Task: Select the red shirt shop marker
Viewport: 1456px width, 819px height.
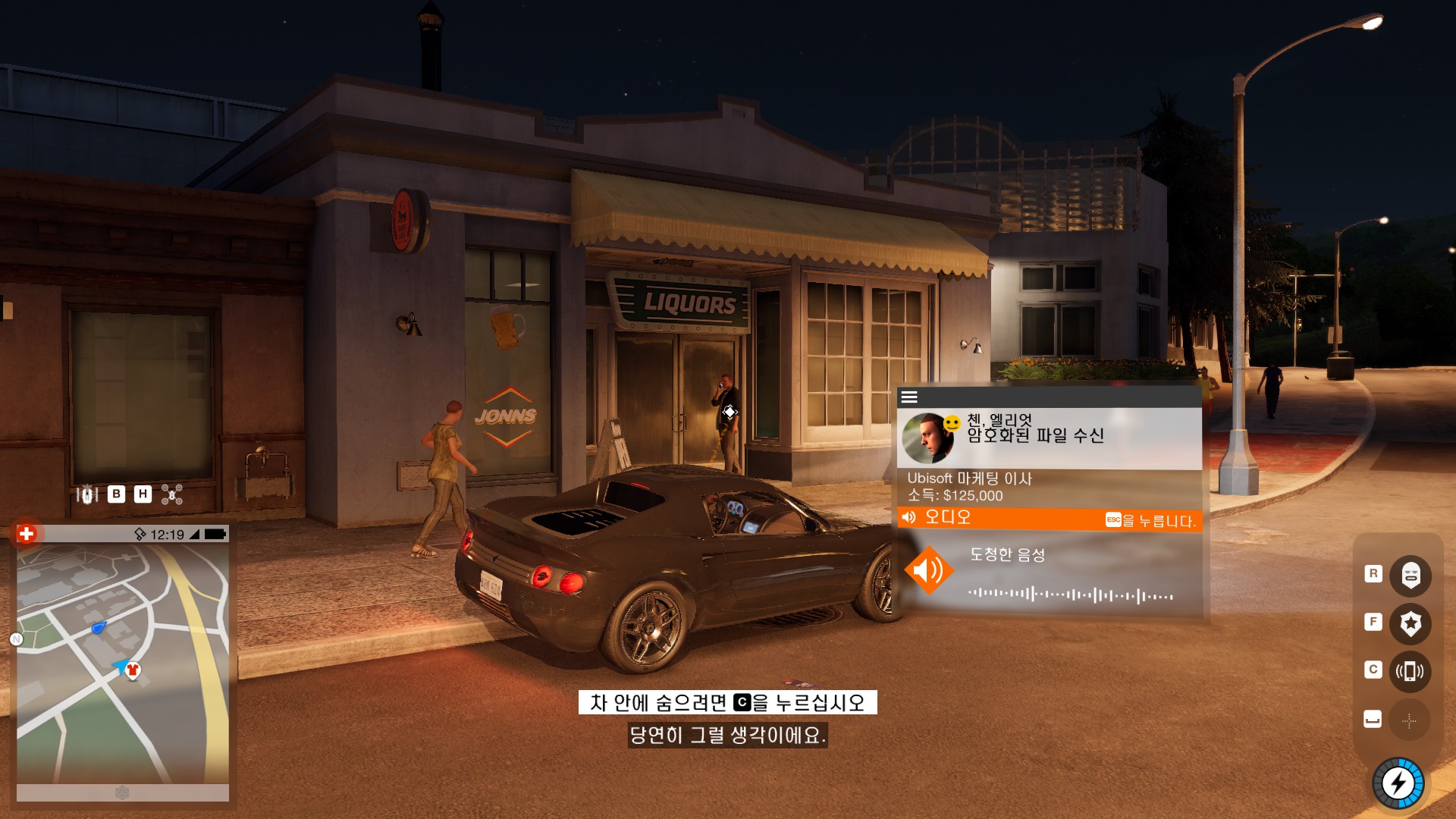Action: (133, 670)
